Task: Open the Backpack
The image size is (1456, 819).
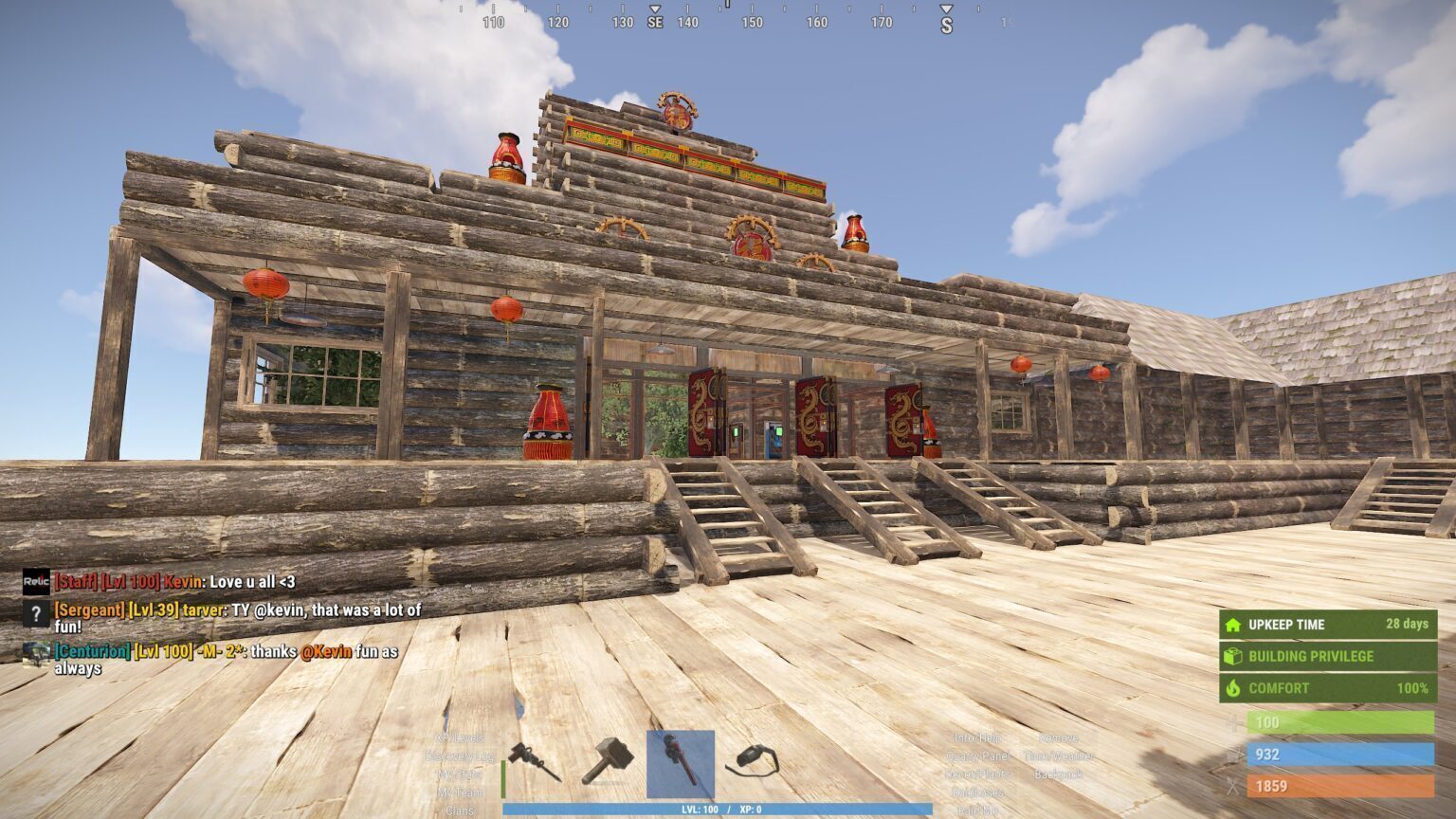Action: [x=1058, y=774]
